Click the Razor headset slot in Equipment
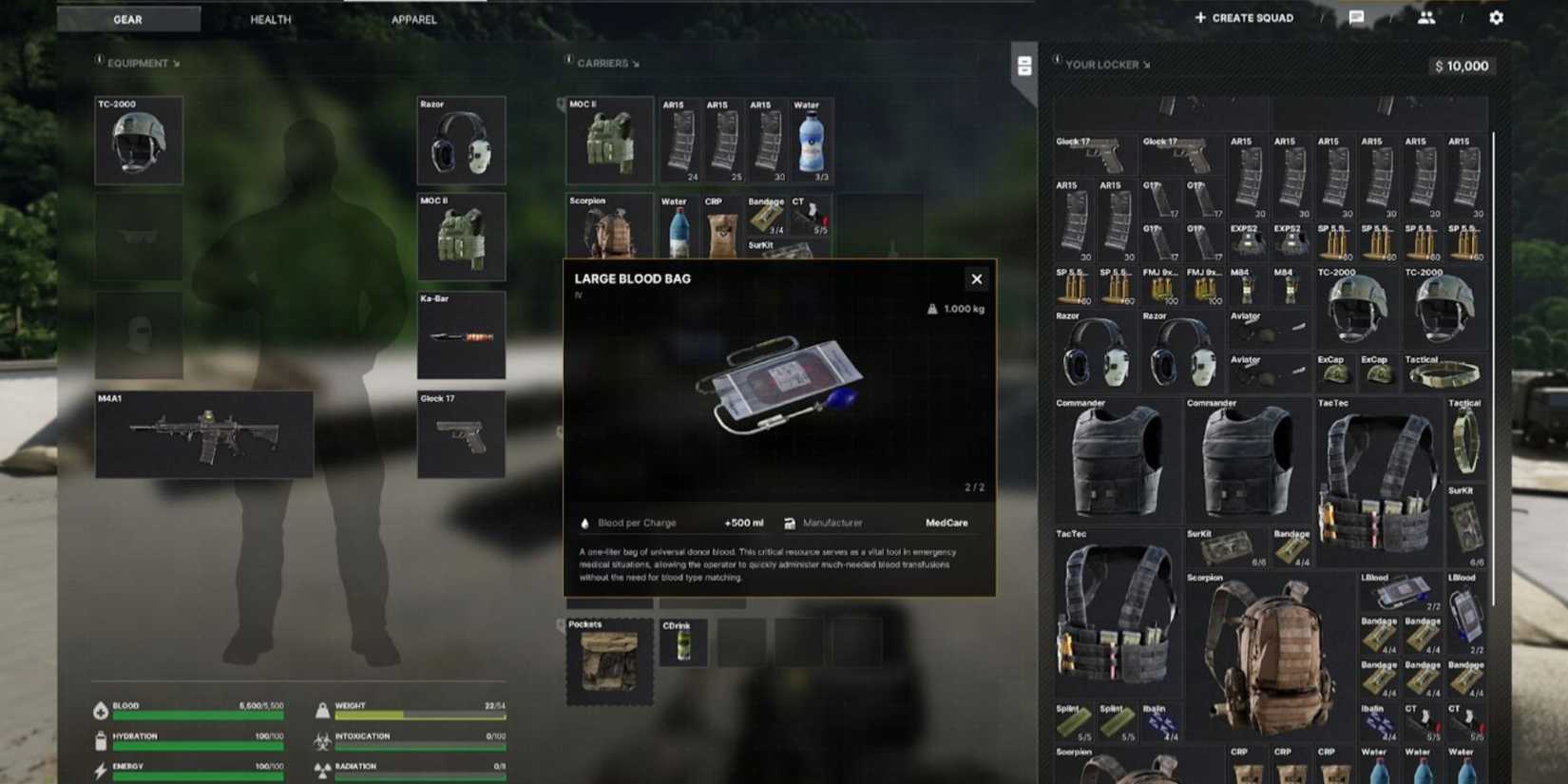This screenshot has height=784, width=1568. coord(461,141)
